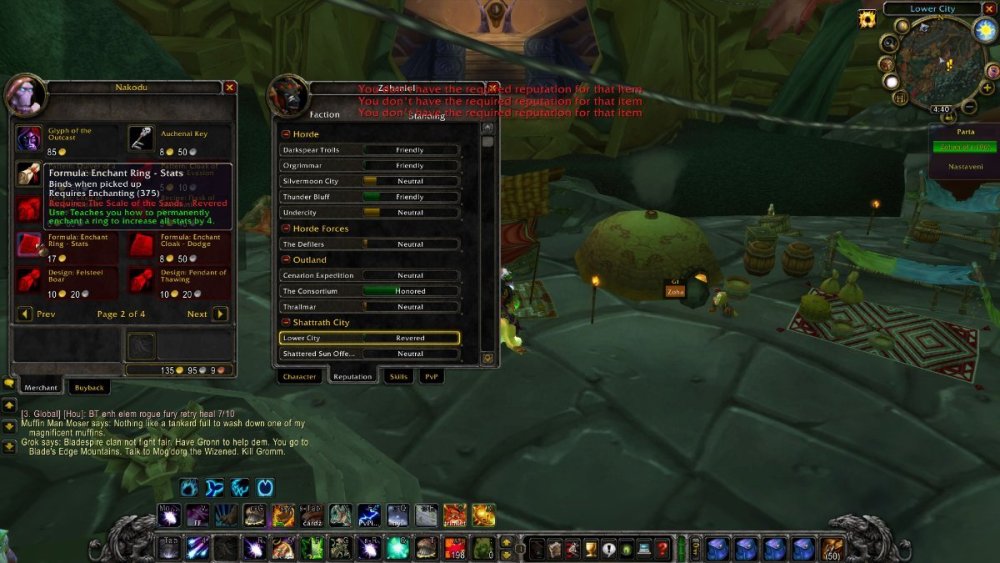Close the Nakodu merchant window
This screenshot has height=563, width=1000.
pos(229,87)
